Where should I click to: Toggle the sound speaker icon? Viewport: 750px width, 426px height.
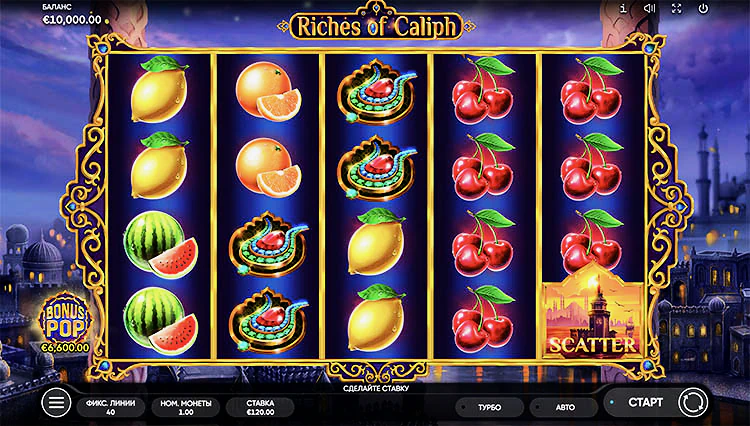tap(649, 9)
